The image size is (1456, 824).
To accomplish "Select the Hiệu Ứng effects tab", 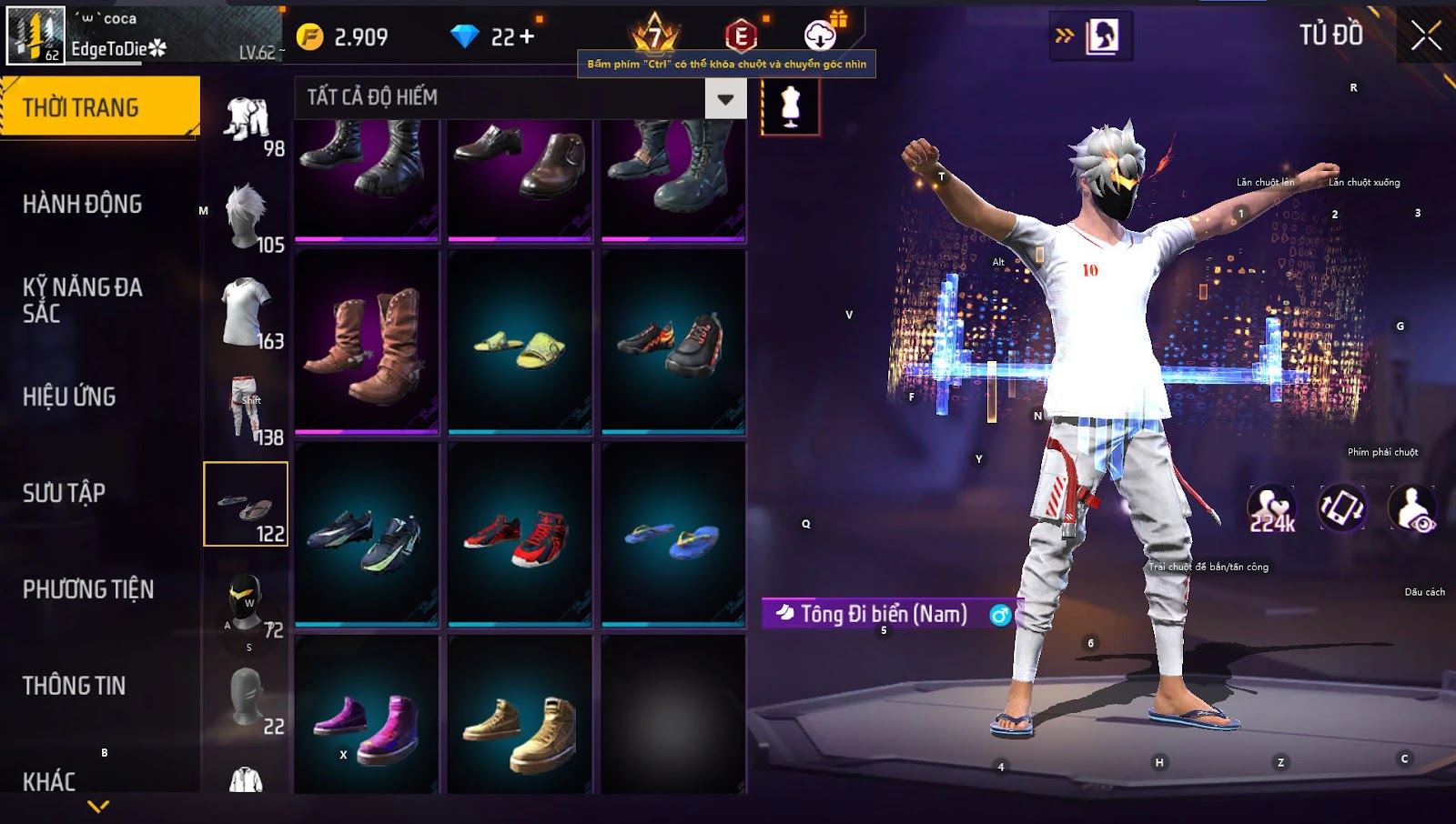I will point(69,397).
